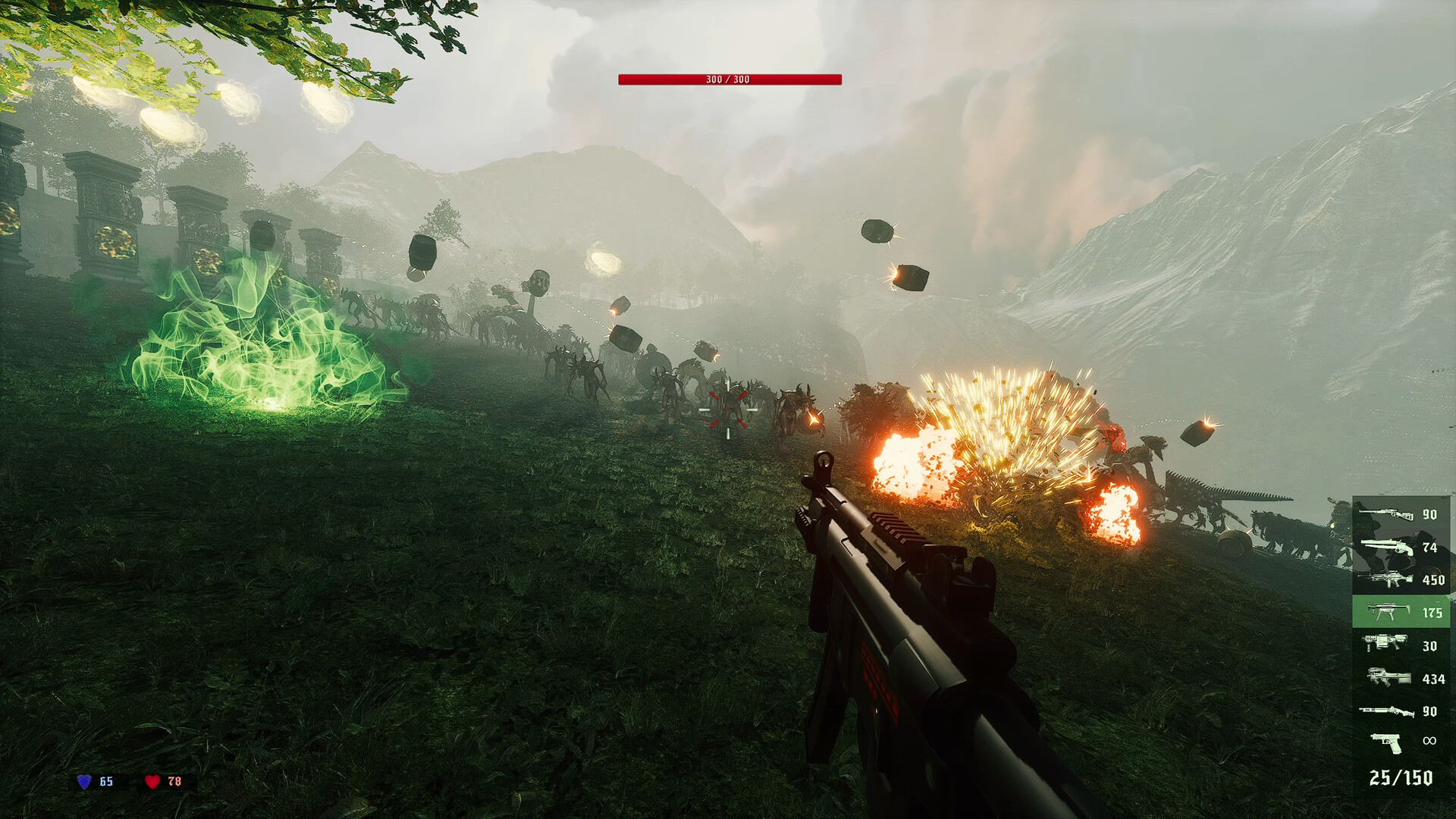
Task: Choose the revolving grenade launcher
Action: (x=1401, y=645)
